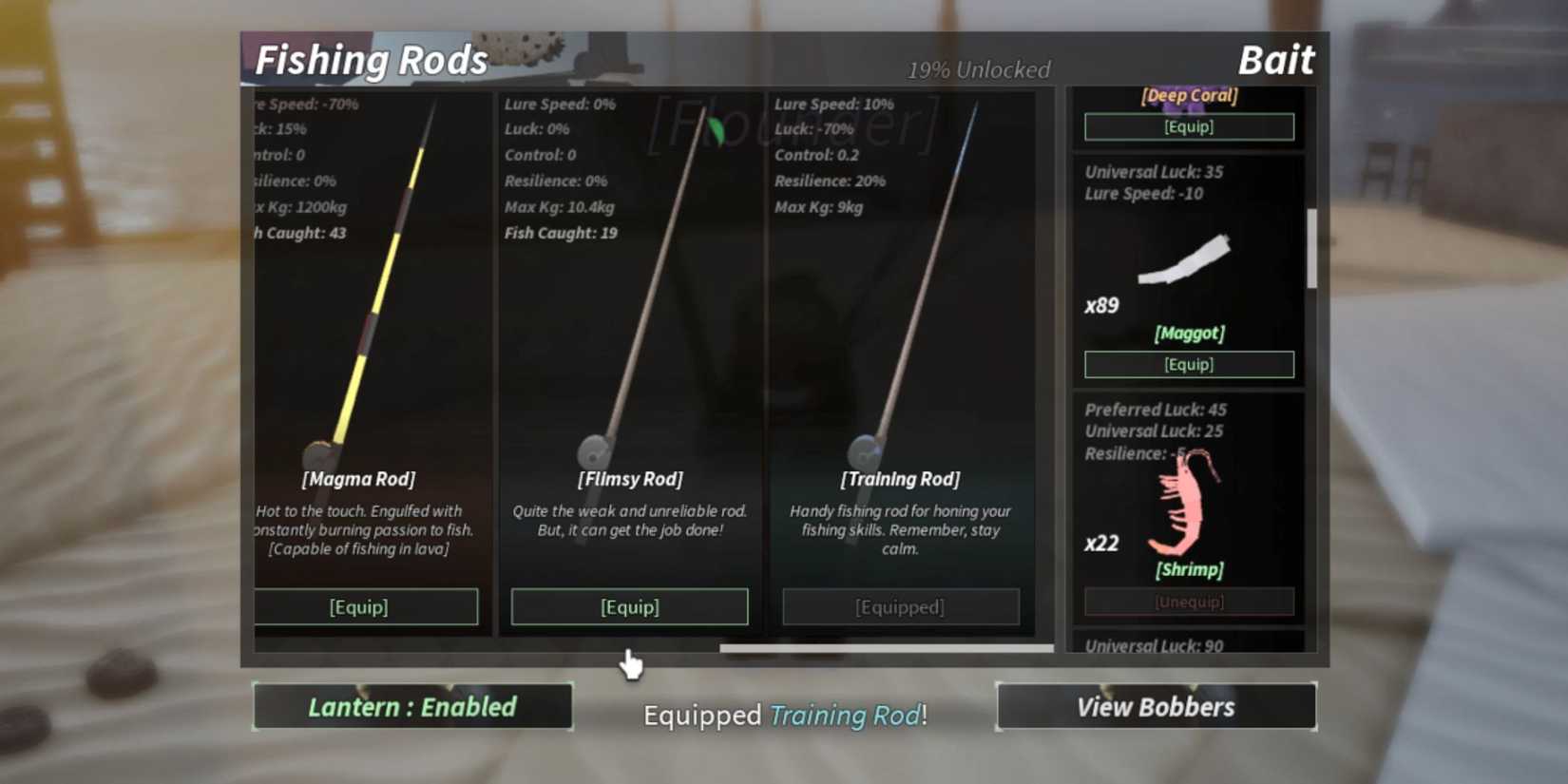Toggle the Lantern setting
1568x784 pixels.
point(411,706)
